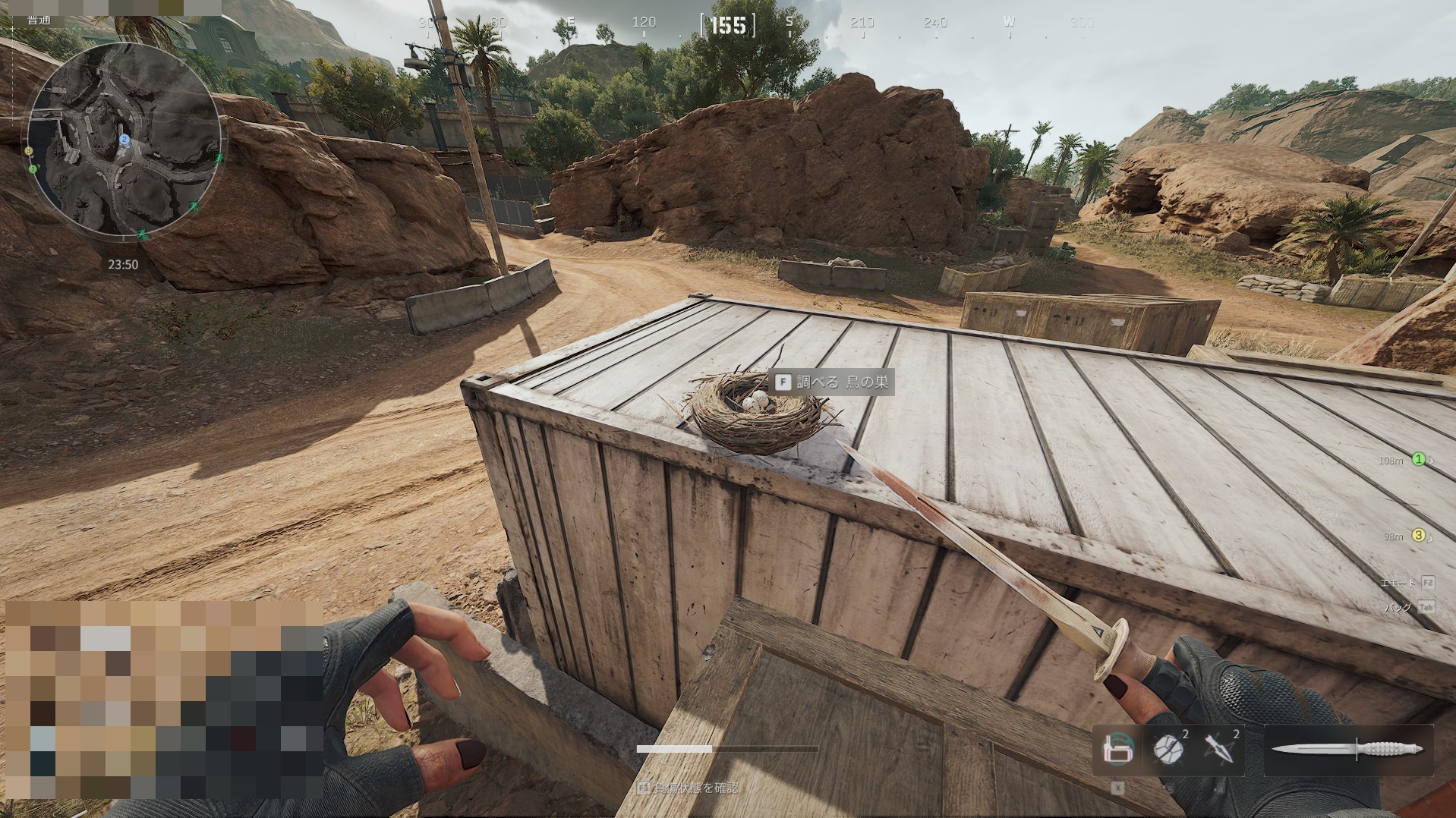This screenshot has height=818, width=1456.
Task: Click the melee knife in the weapon slot
Action: click(x=1347, y=747)
